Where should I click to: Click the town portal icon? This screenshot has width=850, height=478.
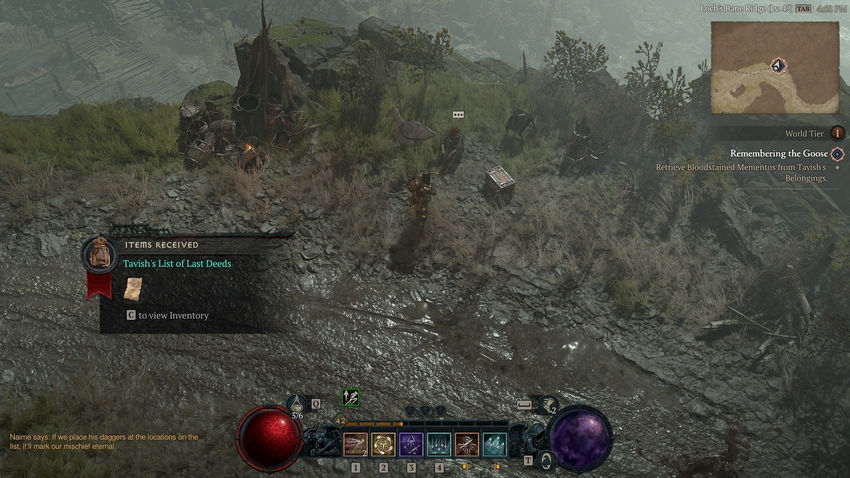[546, 460]
